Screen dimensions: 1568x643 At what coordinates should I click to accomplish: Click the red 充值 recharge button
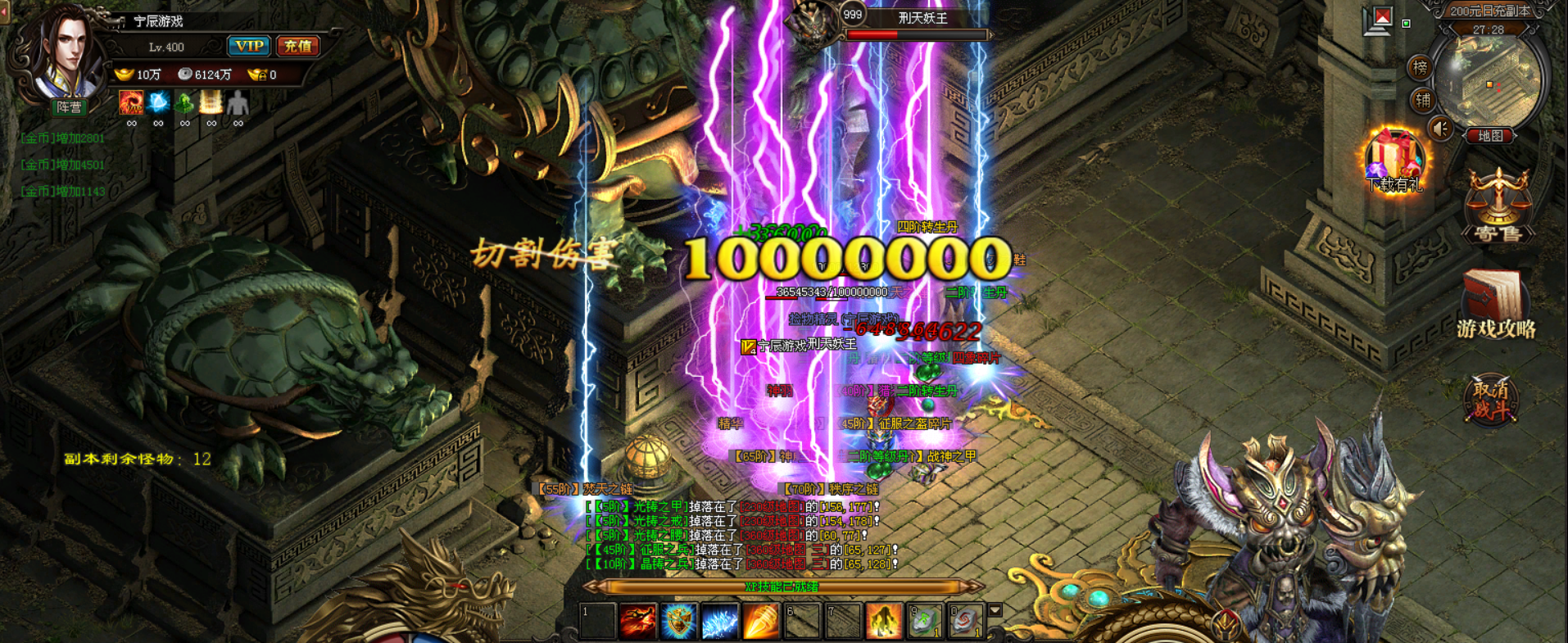(297, 47)
